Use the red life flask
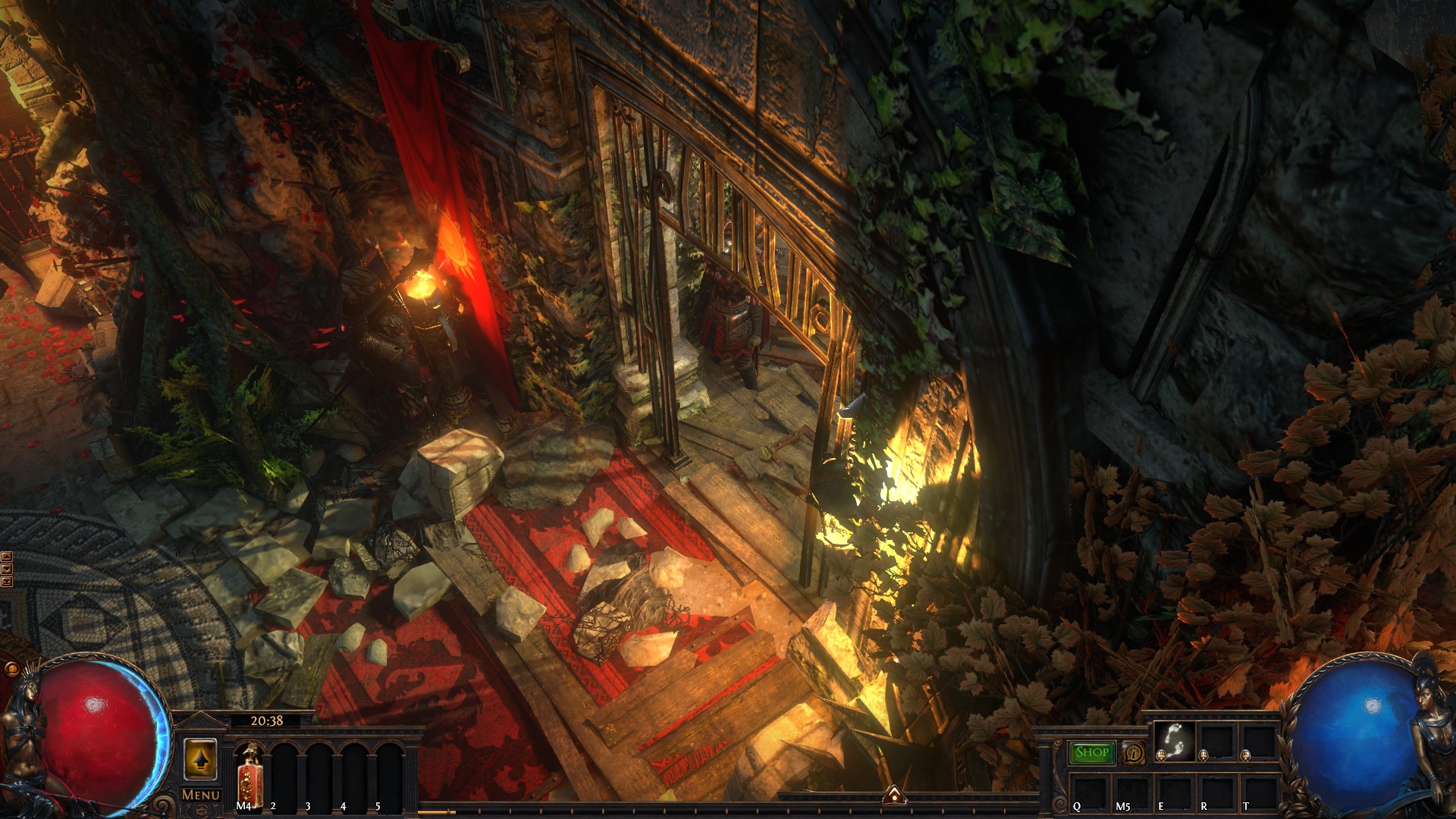This screenshot has height=819, width=1456. (250, 773)
